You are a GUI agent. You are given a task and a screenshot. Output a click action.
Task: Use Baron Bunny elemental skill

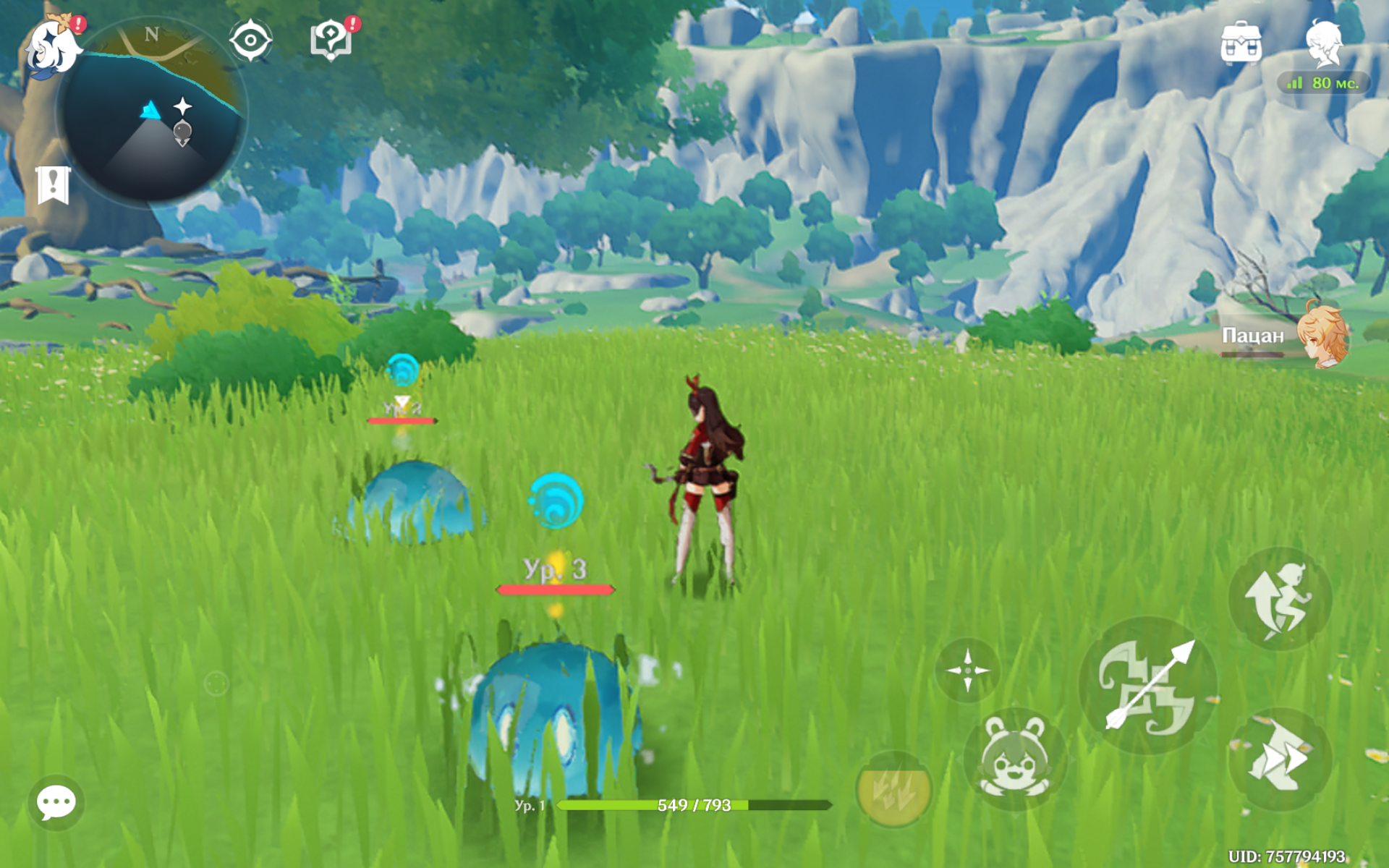[x=1014, y=758]
